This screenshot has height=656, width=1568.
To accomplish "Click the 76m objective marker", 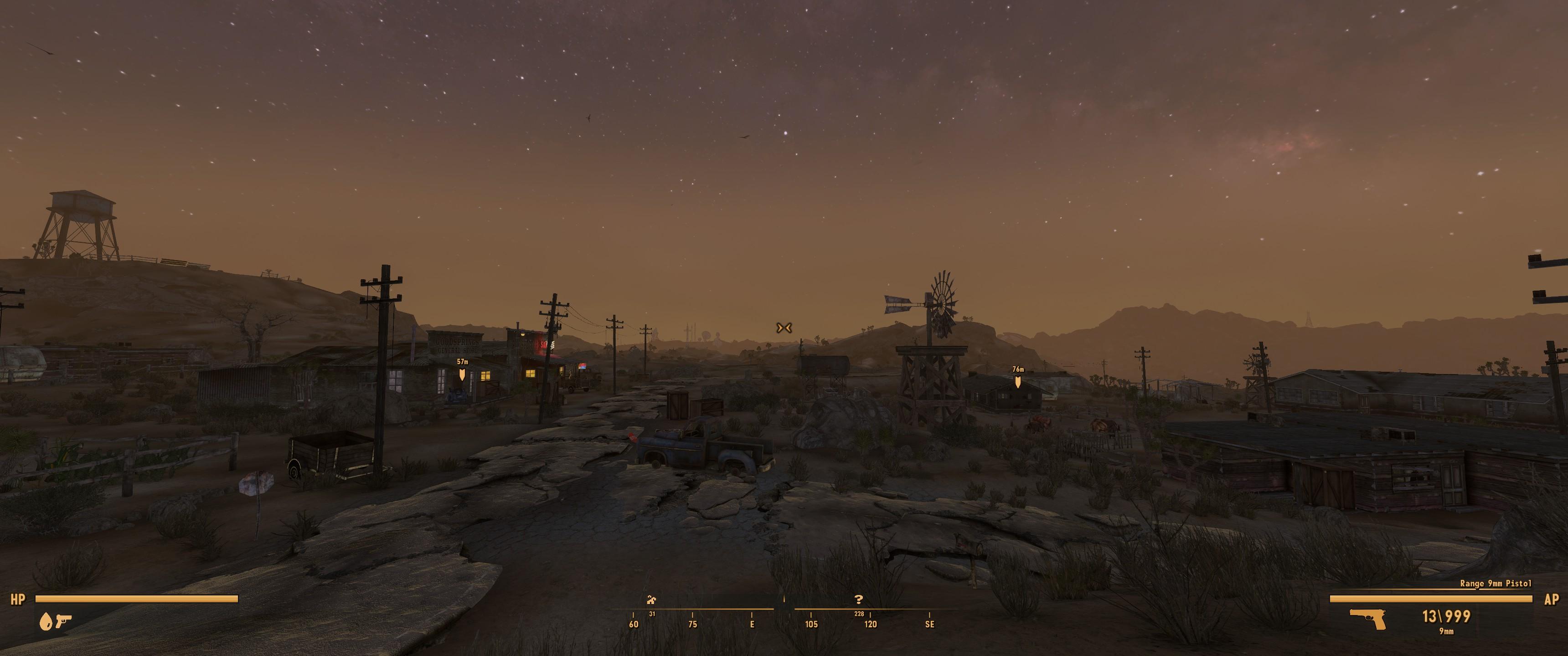I will tap(1018, 382).
